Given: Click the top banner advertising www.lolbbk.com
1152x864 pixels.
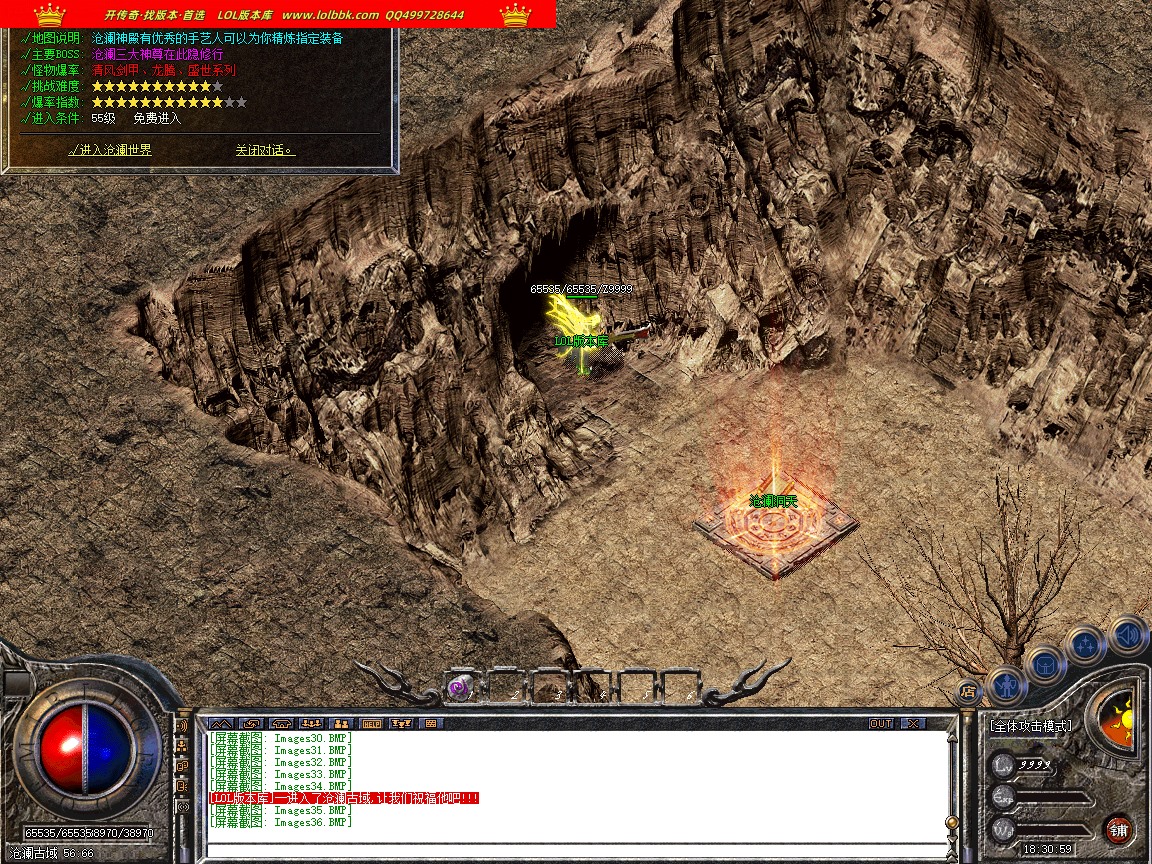Looking at the screenshot, I should pyautogui.click(x=278, y=14).
